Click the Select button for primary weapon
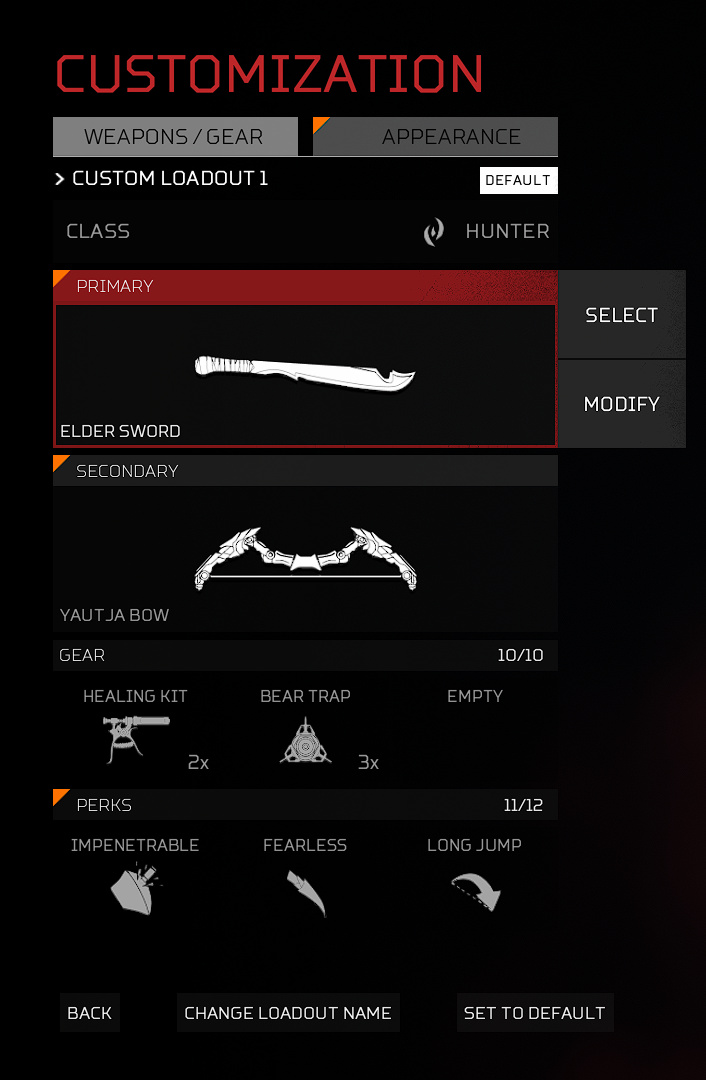 (621, 315)
